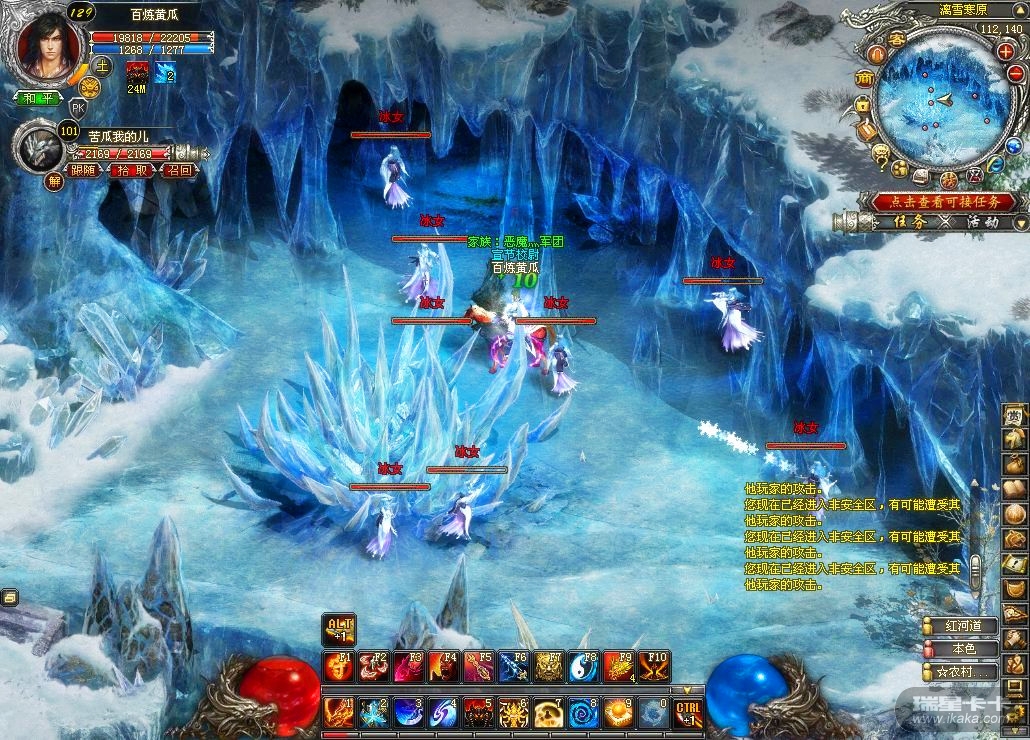The height and width of the screenshot is (740, 1030).
Task: Click the PK shield button
Action: 77,107
